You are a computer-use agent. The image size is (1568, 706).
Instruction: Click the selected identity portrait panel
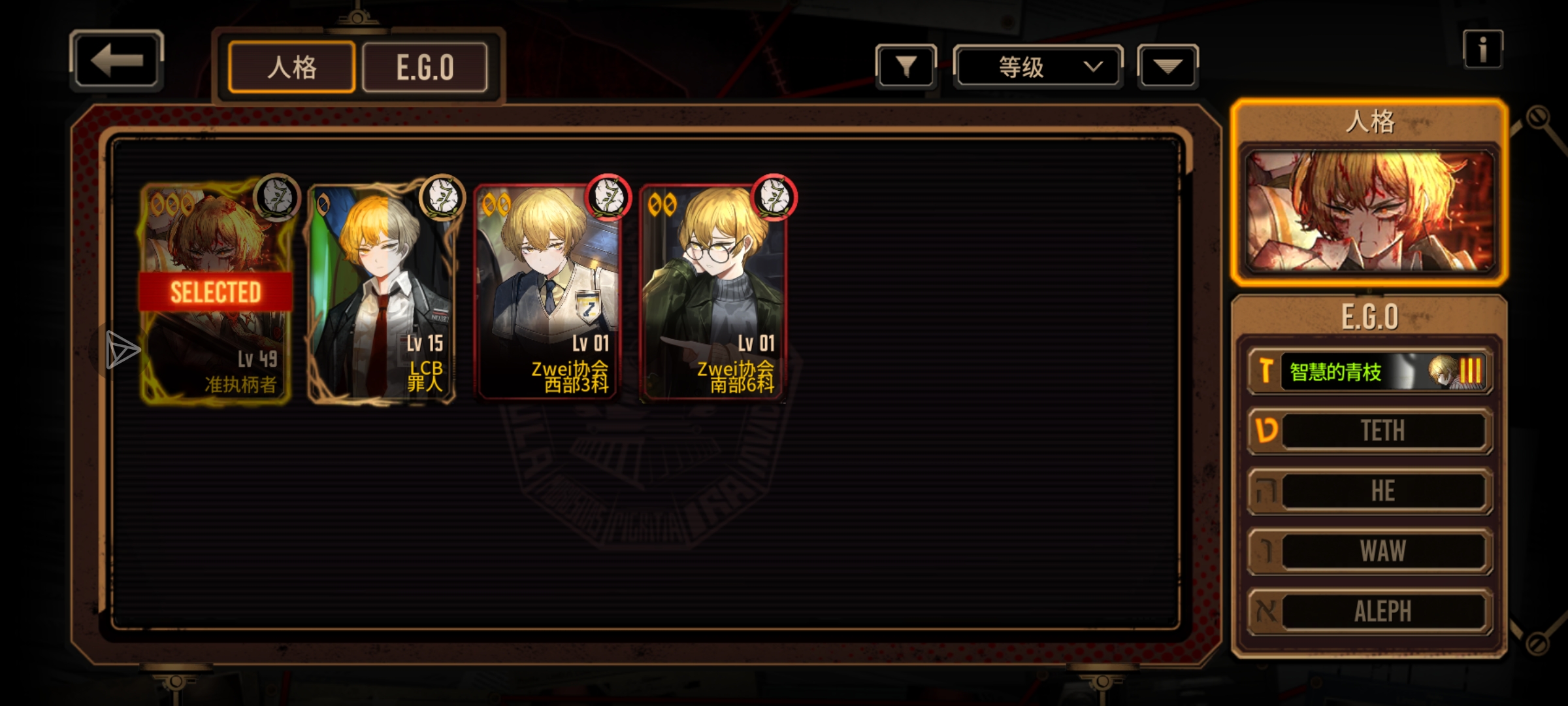(1369, 210)
